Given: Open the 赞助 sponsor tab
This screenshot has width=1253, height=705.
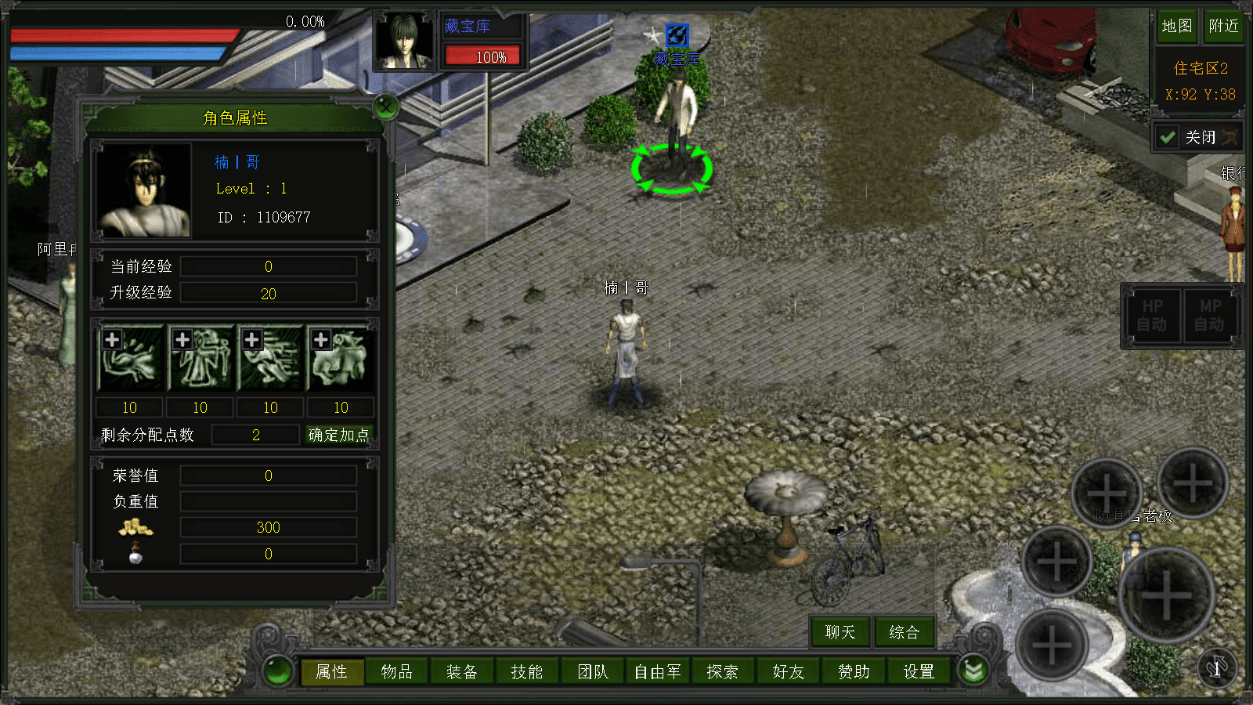Looking at the screenshot, I should pos(853,672).
